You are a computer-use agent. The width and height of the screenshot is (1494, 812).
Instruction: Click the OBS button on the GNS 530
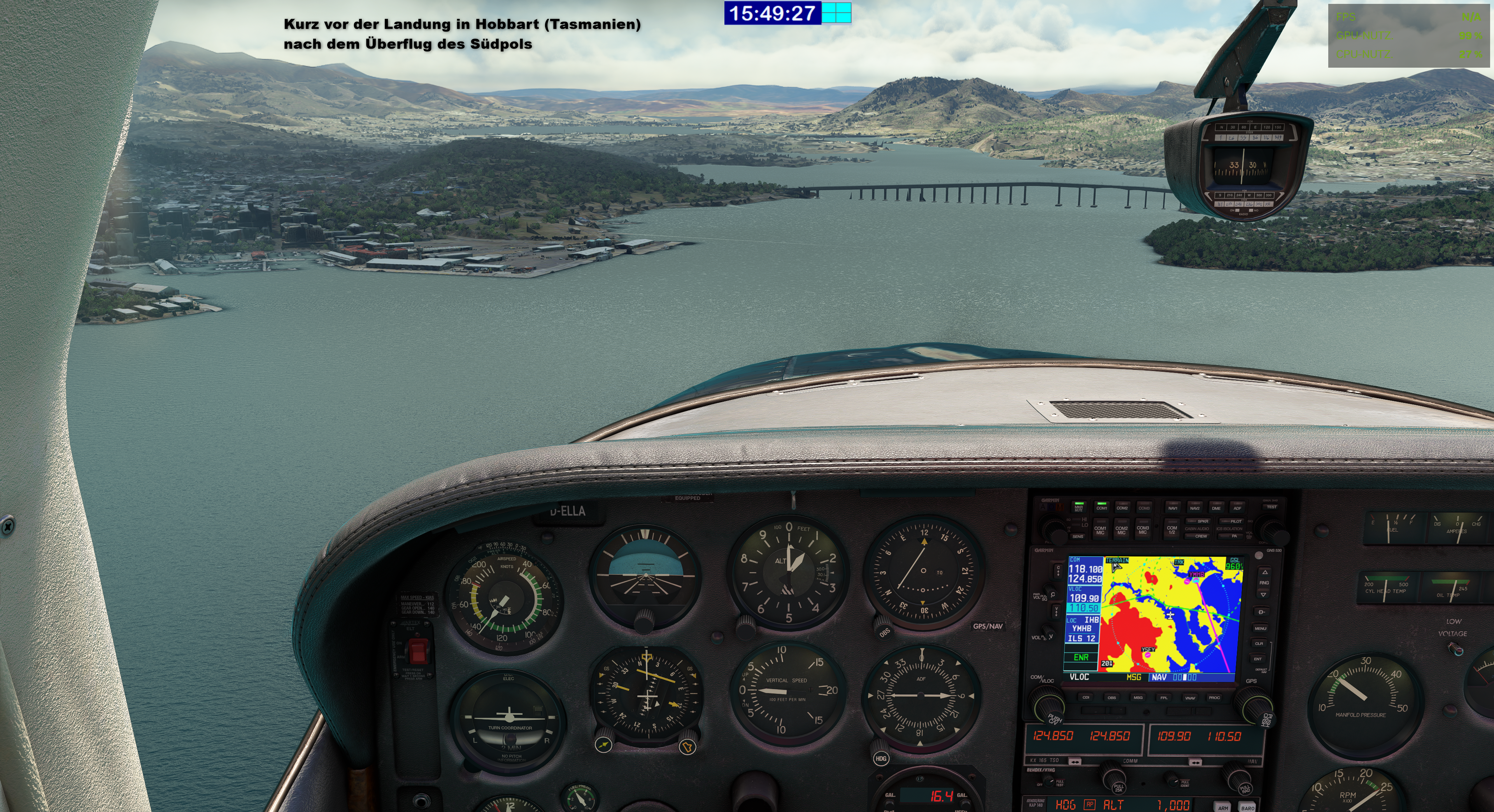(1112, 697)
